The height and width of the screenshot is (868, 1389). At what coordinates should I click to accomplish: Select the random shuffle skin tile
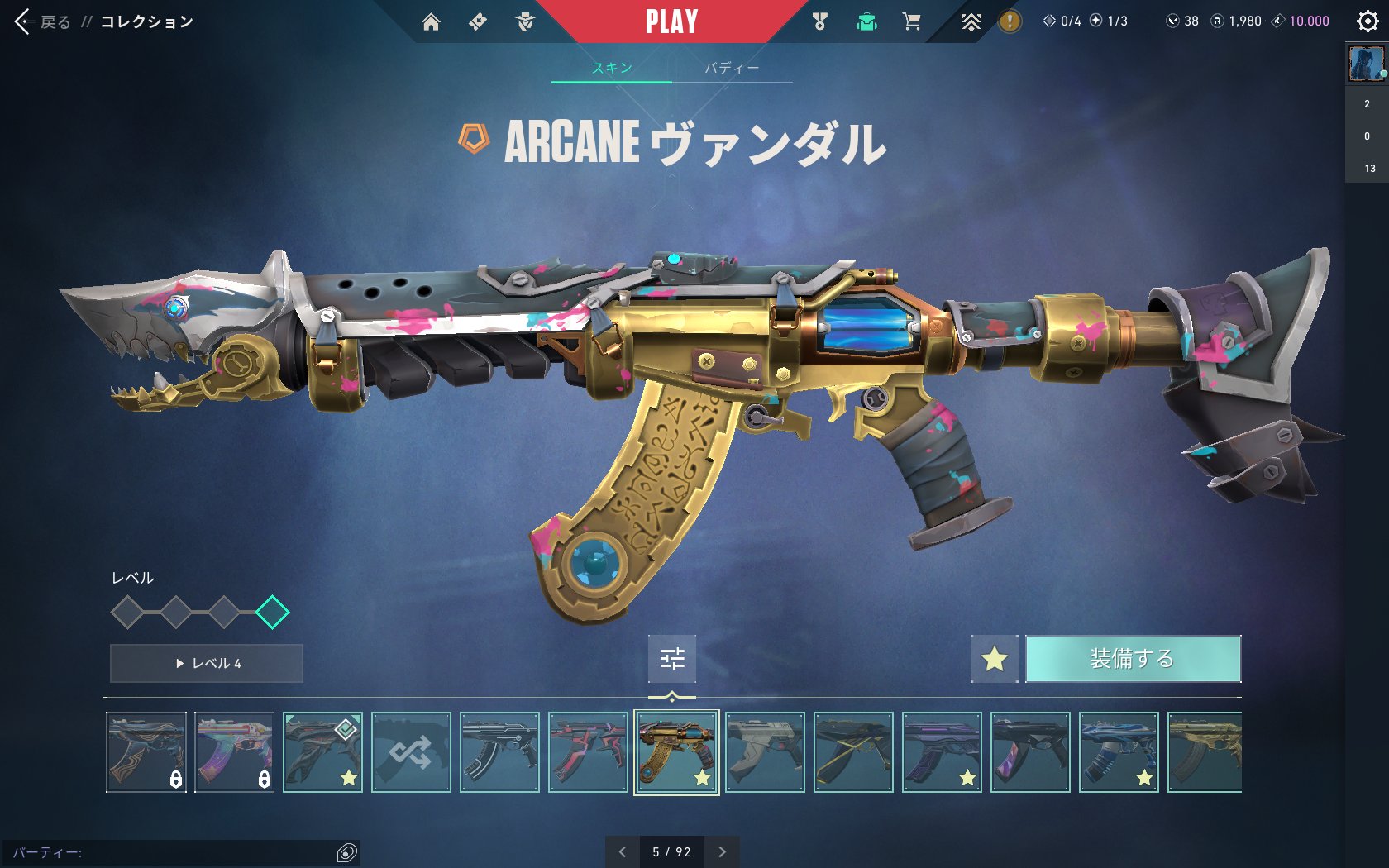click(x=411, y=752)
